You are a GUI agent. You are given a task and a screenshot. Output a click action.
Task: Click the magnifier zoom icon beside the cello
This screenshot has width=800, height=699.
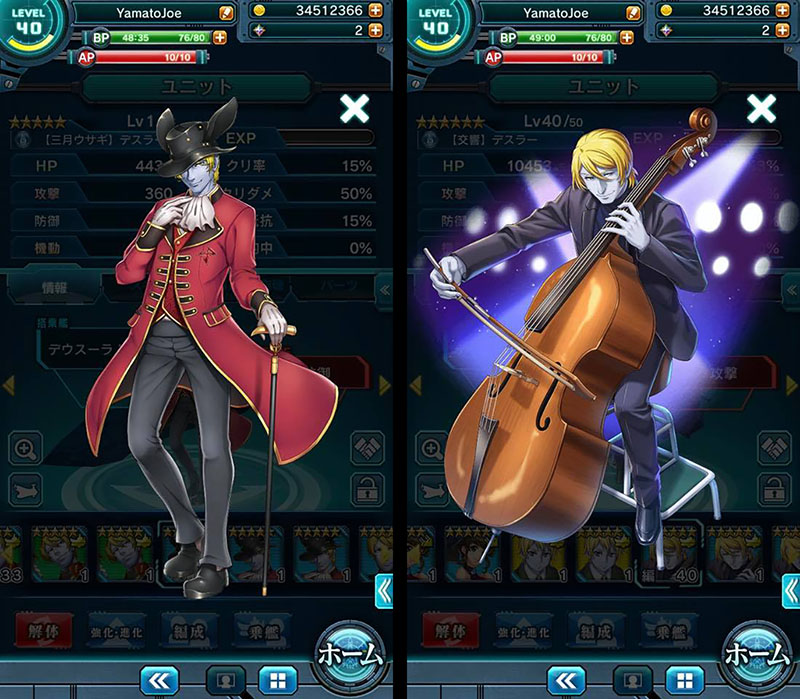[x=433, y=449]
